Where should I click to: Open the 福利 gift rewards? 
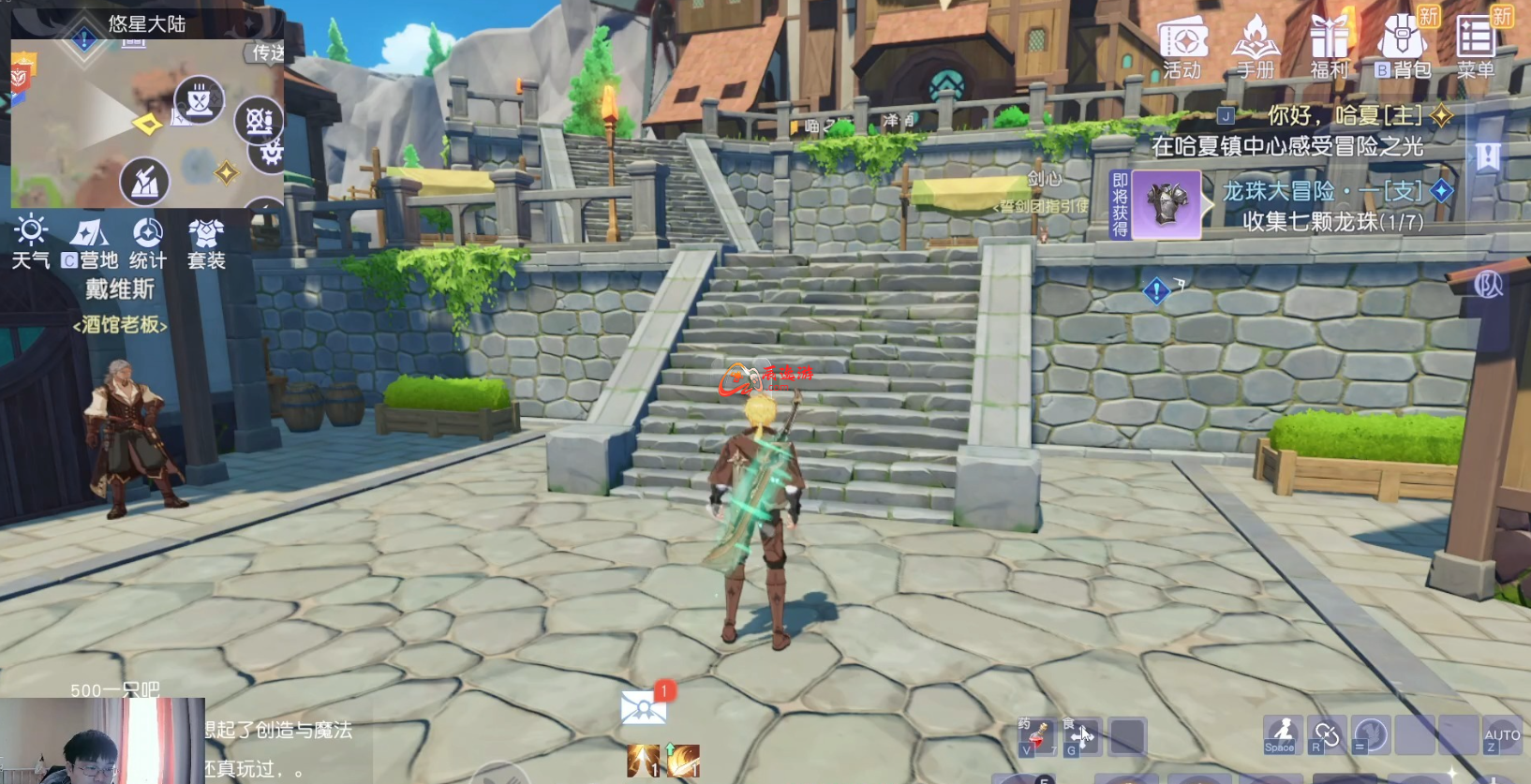(1329, 47)
